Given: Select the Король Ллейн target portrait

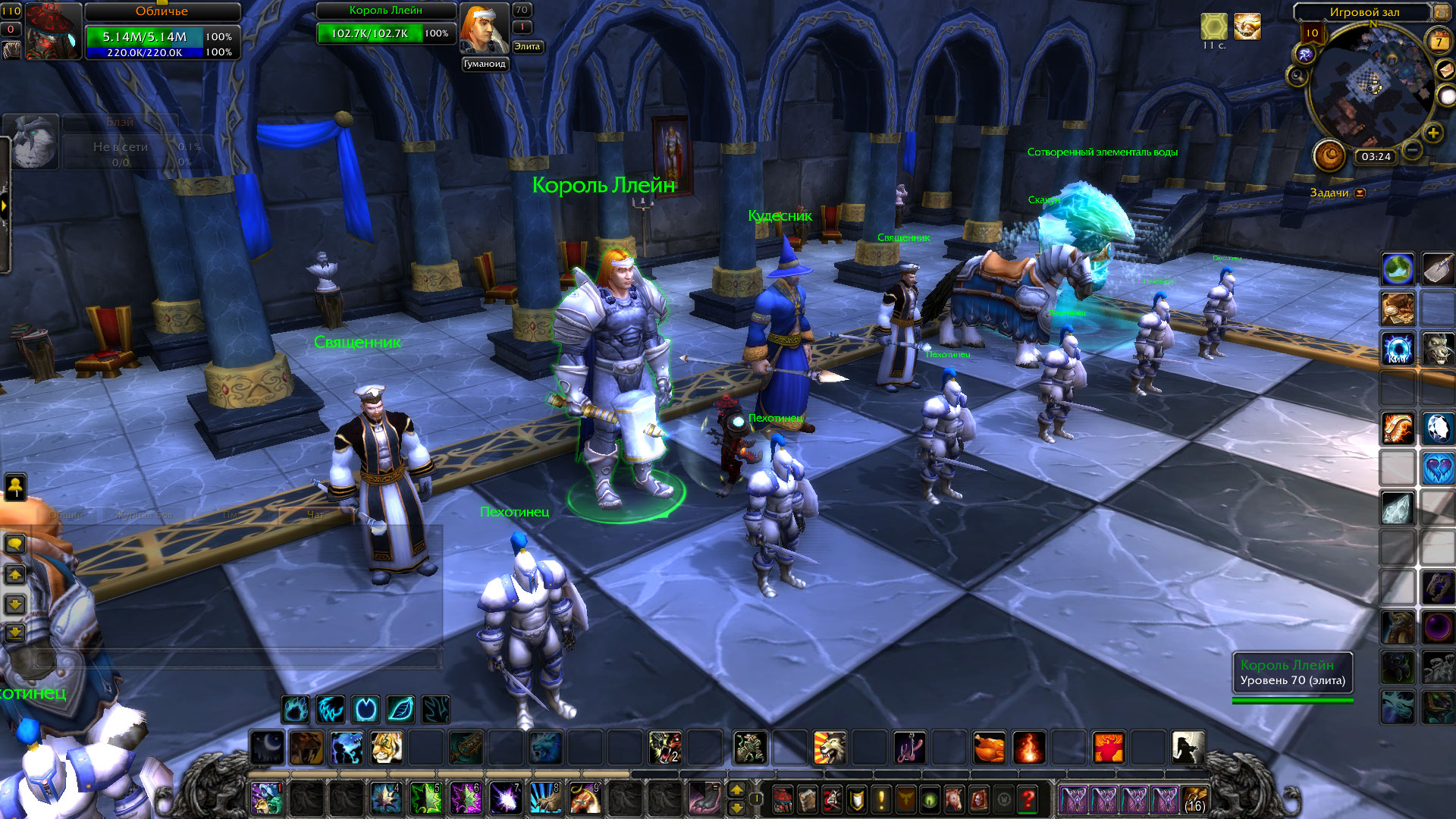Looking at the screenshot, I should pyautogui.click(x=484, y=29).
